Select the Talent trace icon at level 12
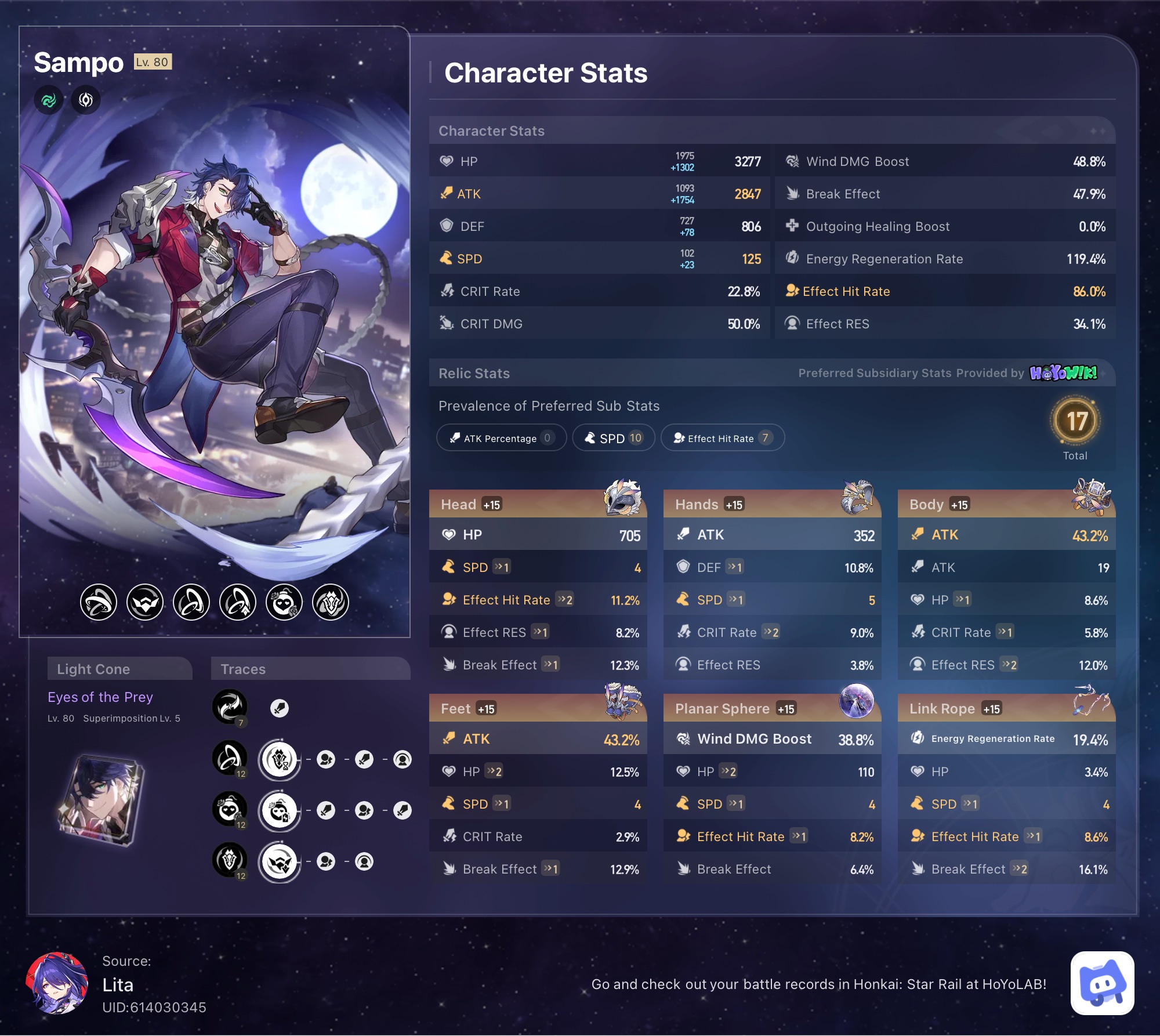1160x1036 pixels. (x=229, y=861)
